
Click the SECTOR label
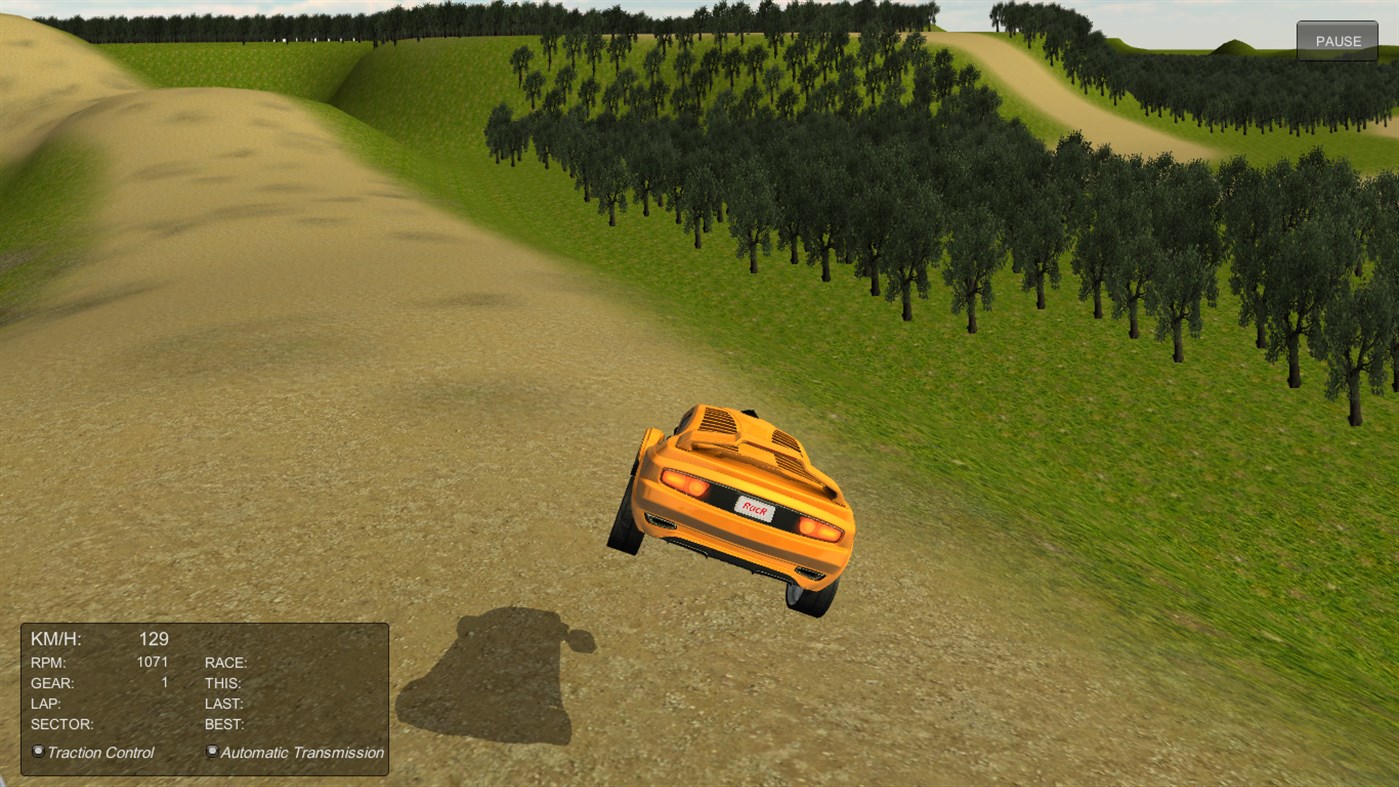(60, 724)
